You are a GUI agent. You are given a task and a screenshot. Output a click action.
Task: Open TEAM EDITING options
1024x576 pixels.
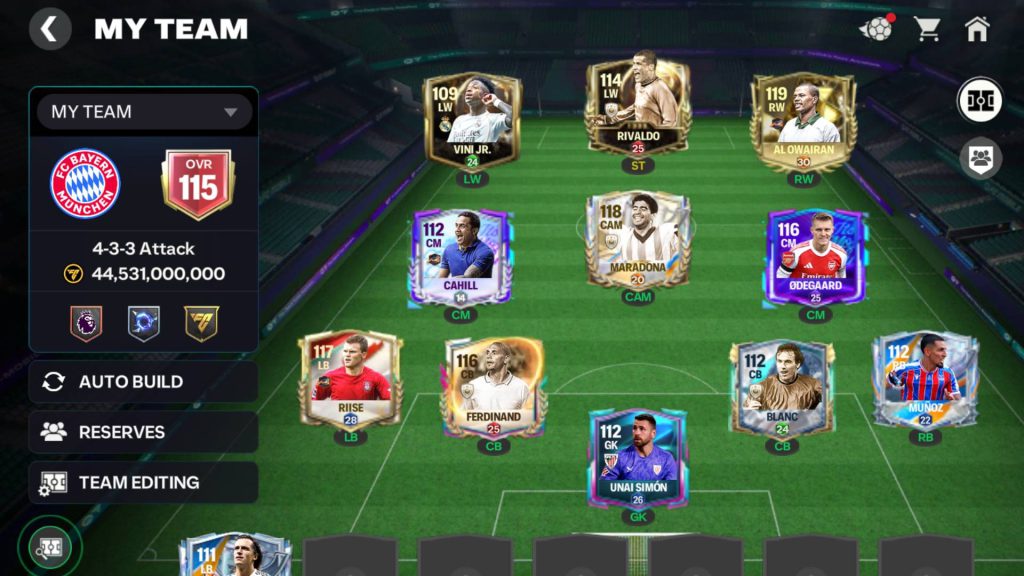coord(144,482)
